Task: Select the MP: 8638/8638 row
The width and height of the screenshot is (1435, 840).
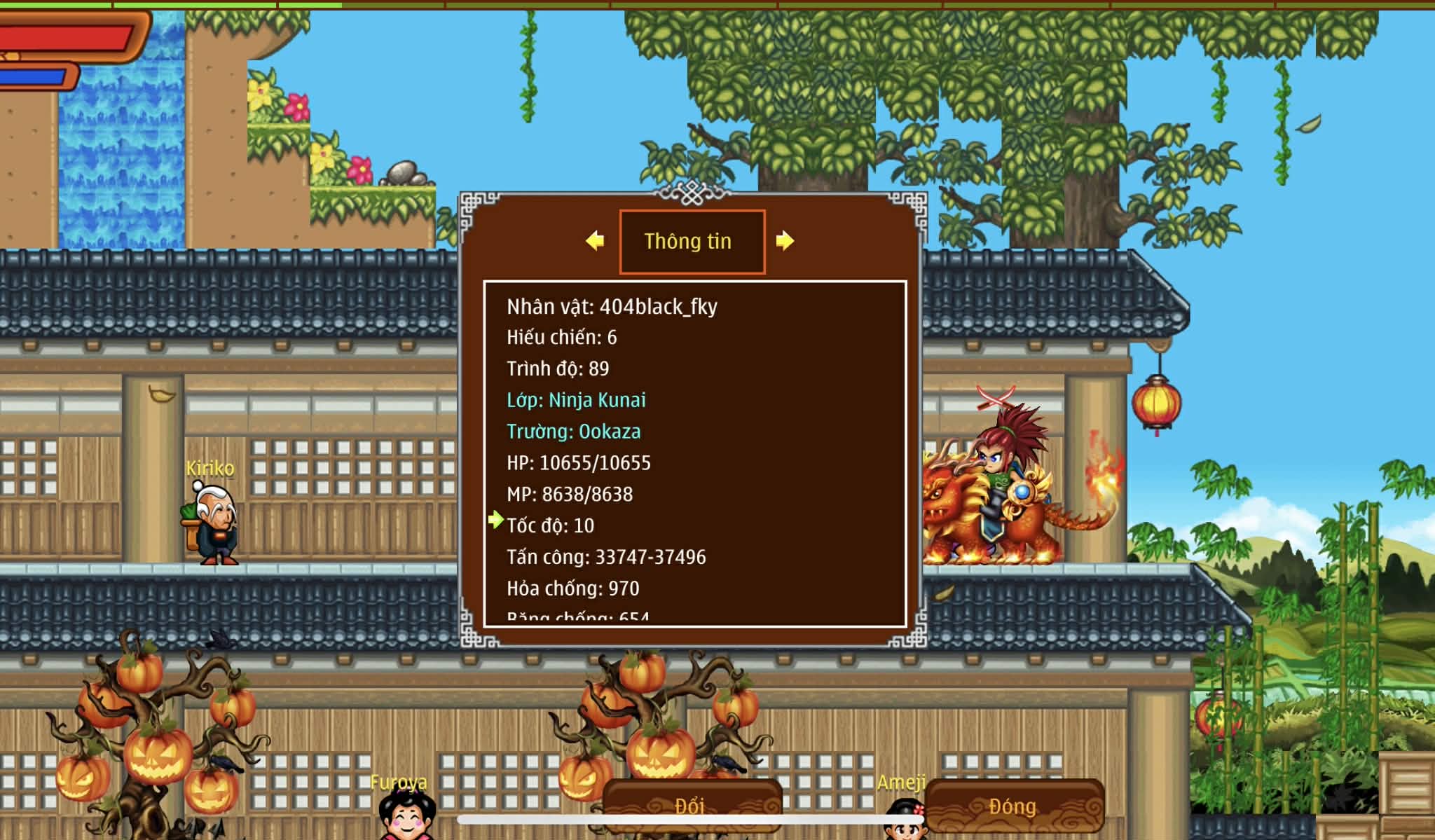Action: (x=570, y=495)
